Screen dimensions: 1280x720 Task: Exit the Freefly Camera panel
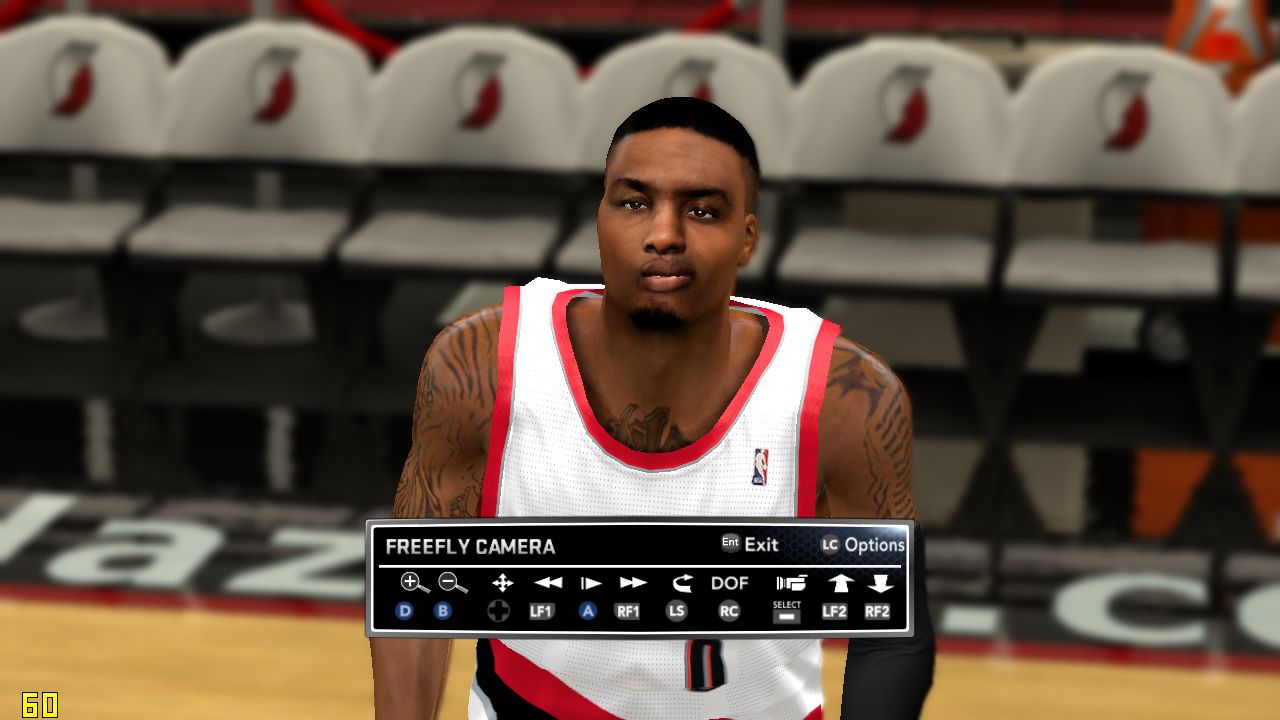point(750,545)
